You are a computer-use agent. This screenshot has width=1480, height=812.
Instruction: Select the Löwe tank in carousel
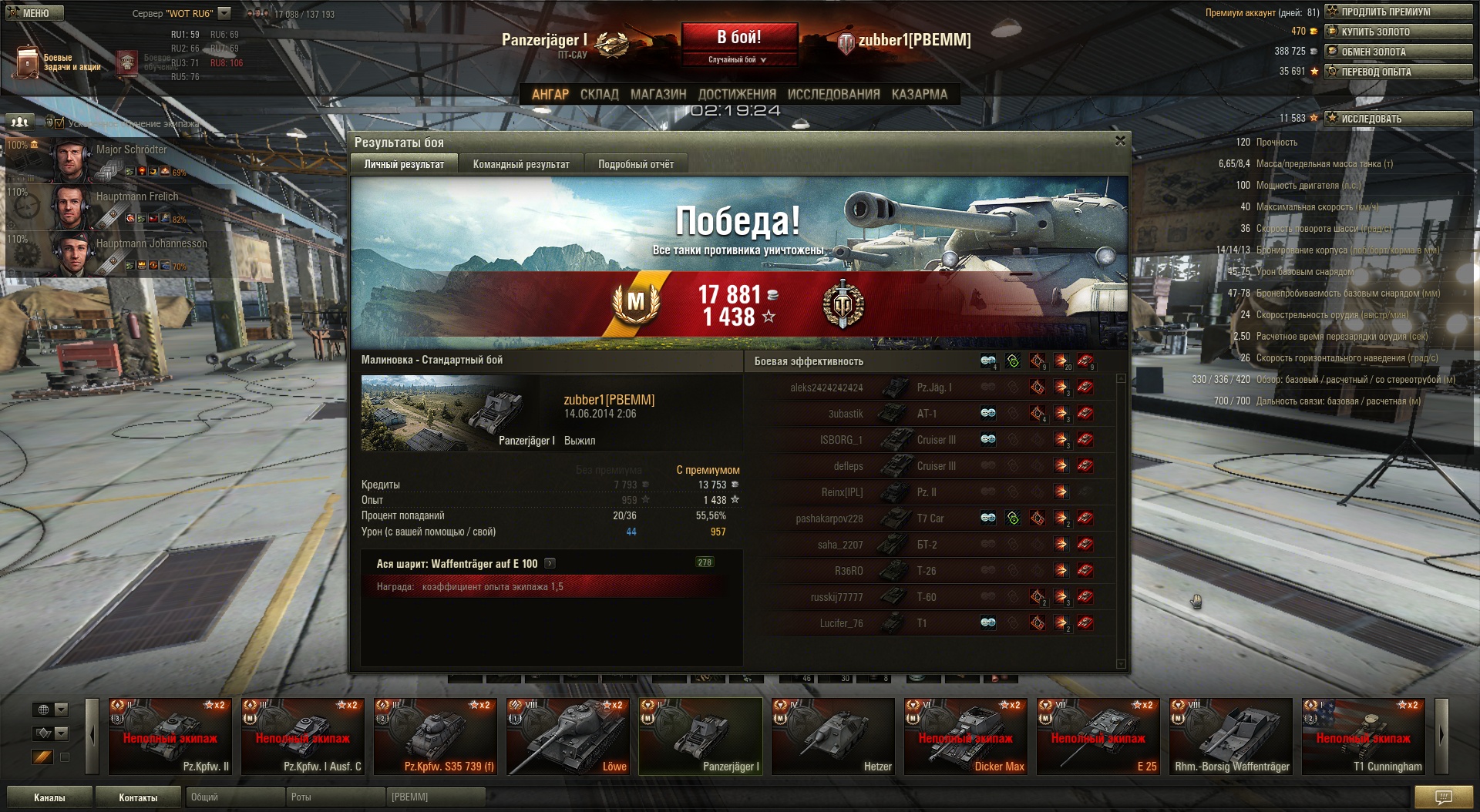(568, 736)
